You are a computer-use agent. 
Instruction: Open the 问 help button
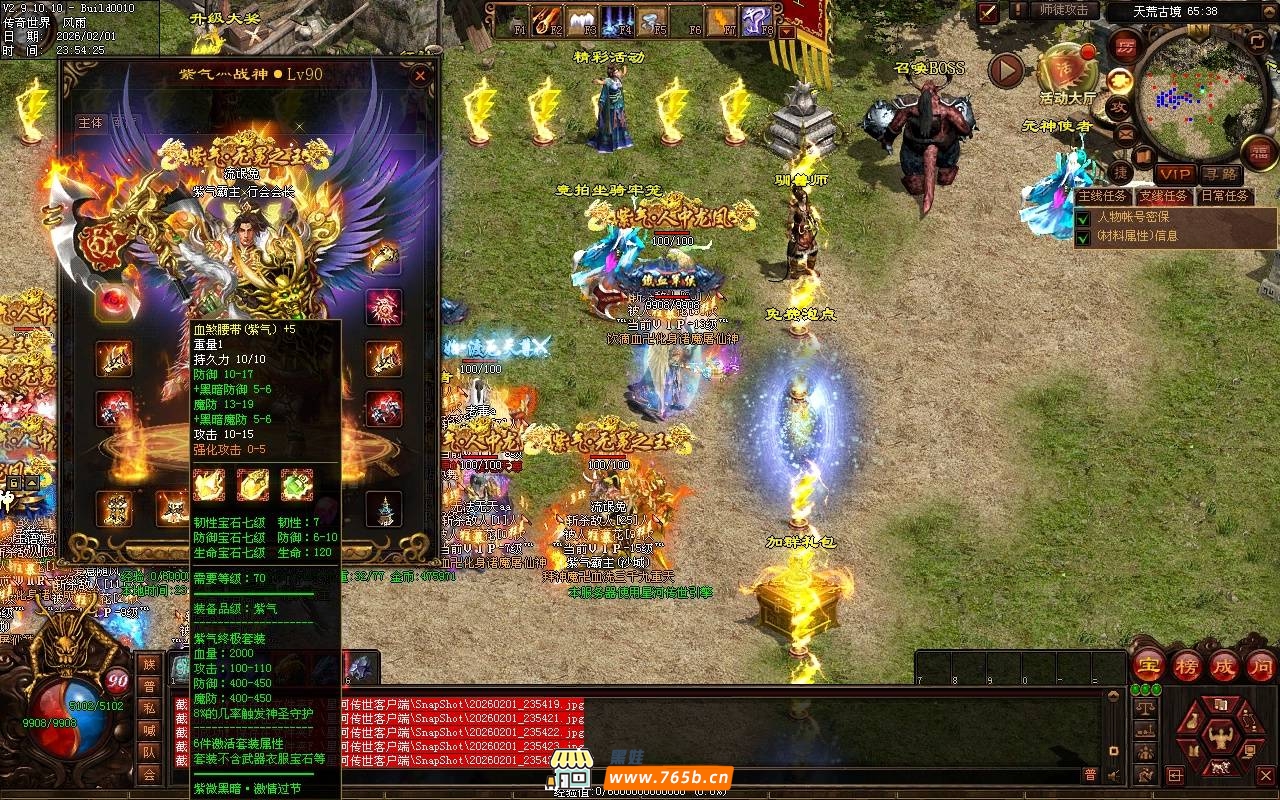click(1261, 665)
